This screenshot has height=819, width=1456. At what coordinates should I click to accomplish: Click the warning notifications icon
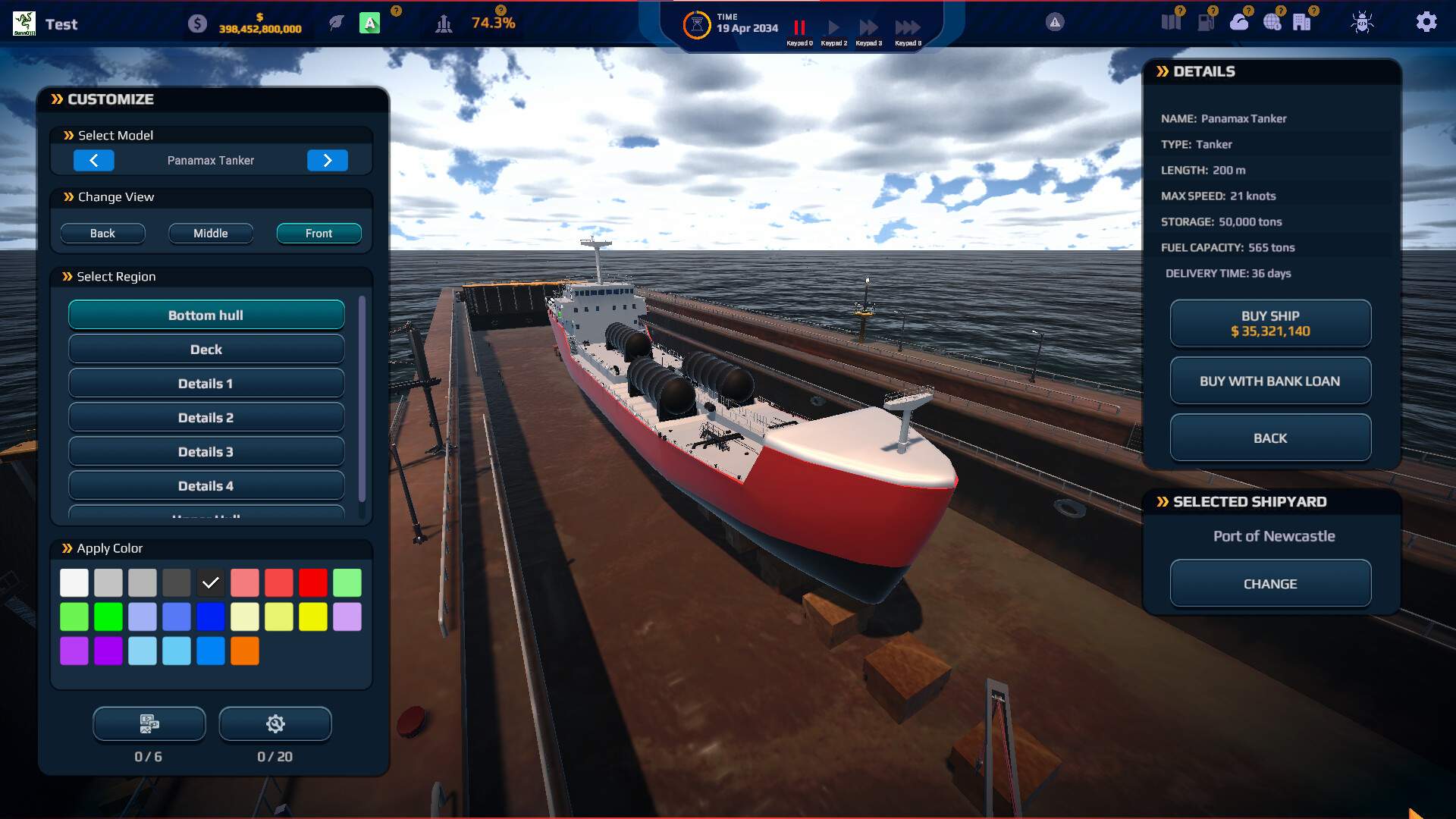click(1053, 22)
